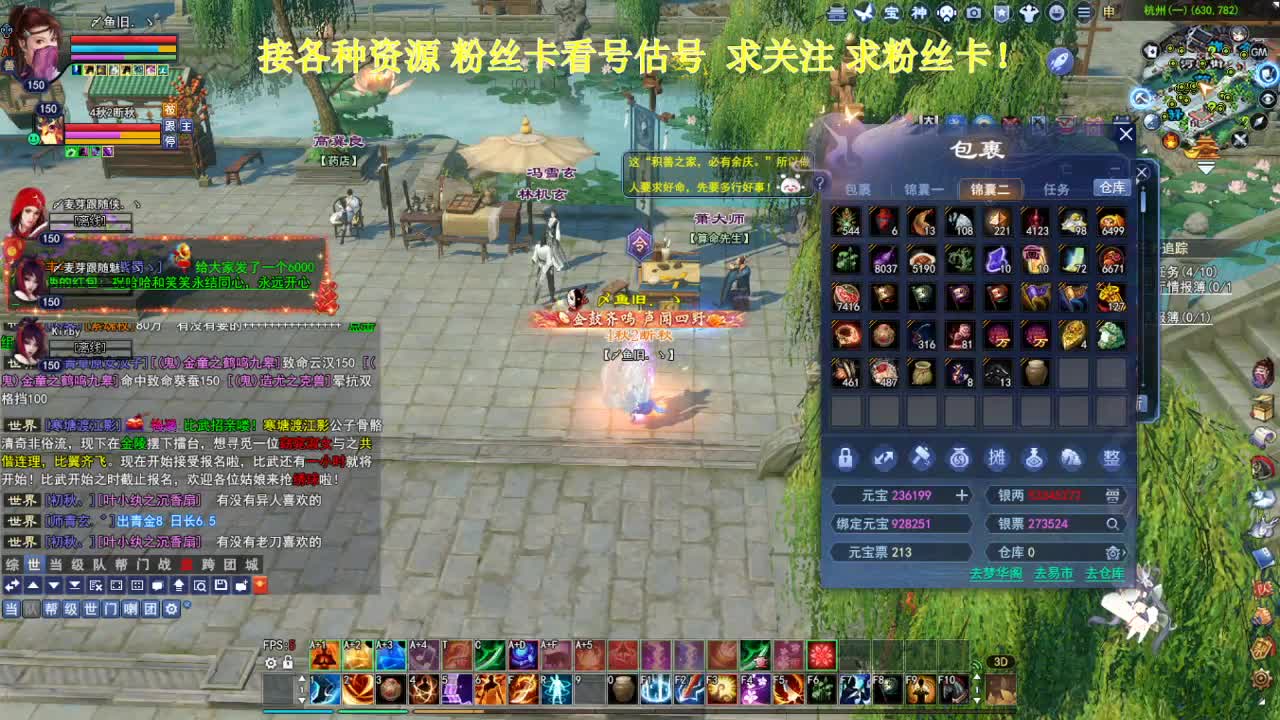Open the 摊 market stall icon
This screenshot has height=720, width=1280.
pos(998,458)
